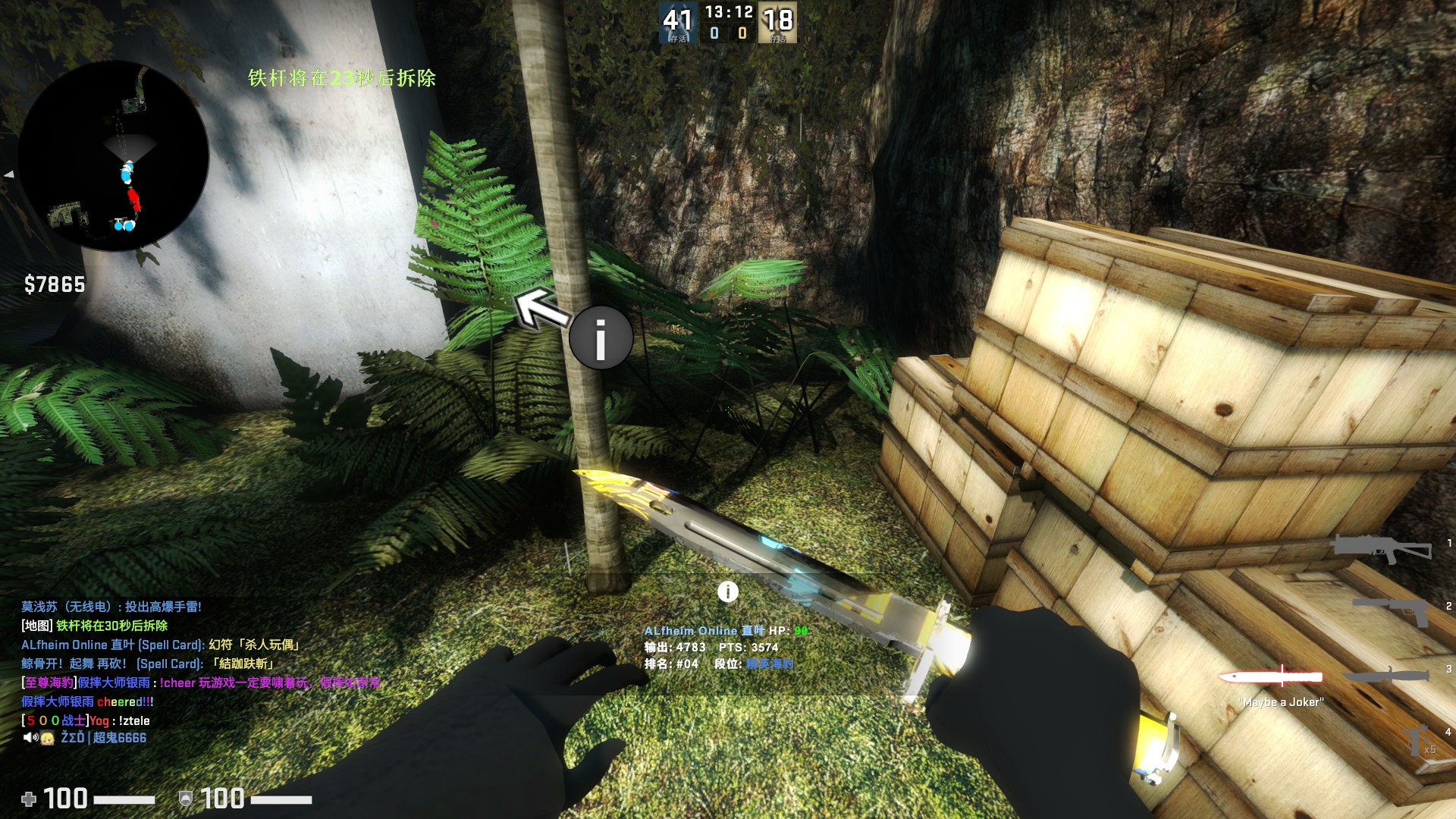Select the submachine gun in weapon slot 1

[1382, 547]
